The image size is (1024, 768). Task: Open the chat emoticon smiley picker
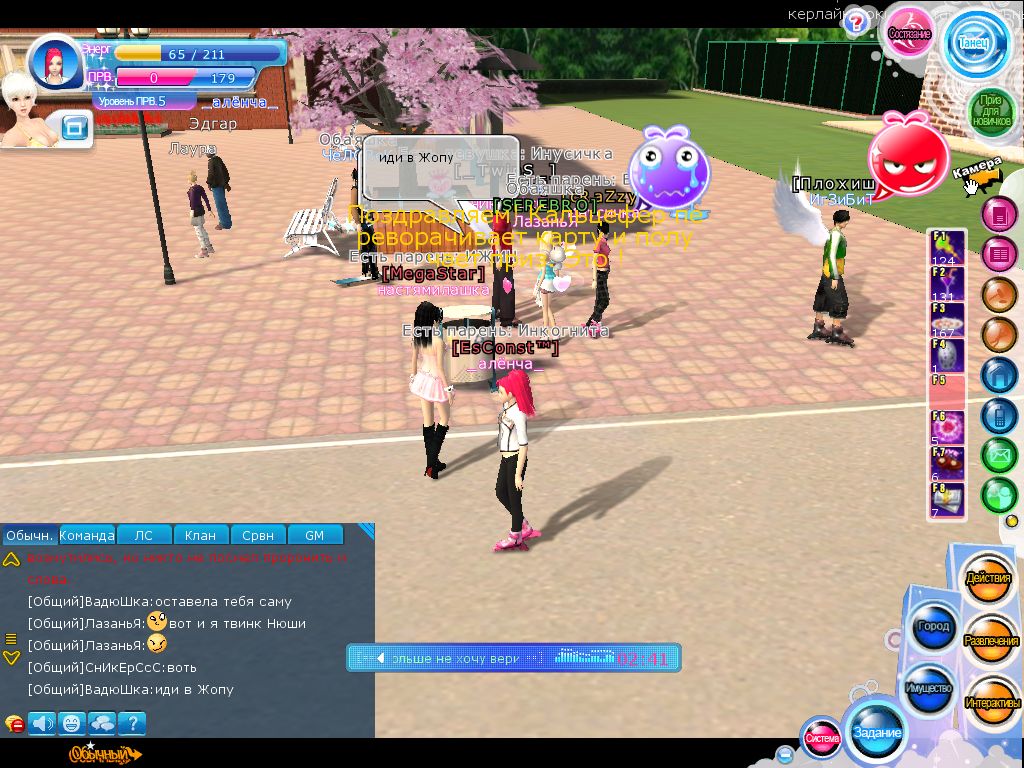71,722
